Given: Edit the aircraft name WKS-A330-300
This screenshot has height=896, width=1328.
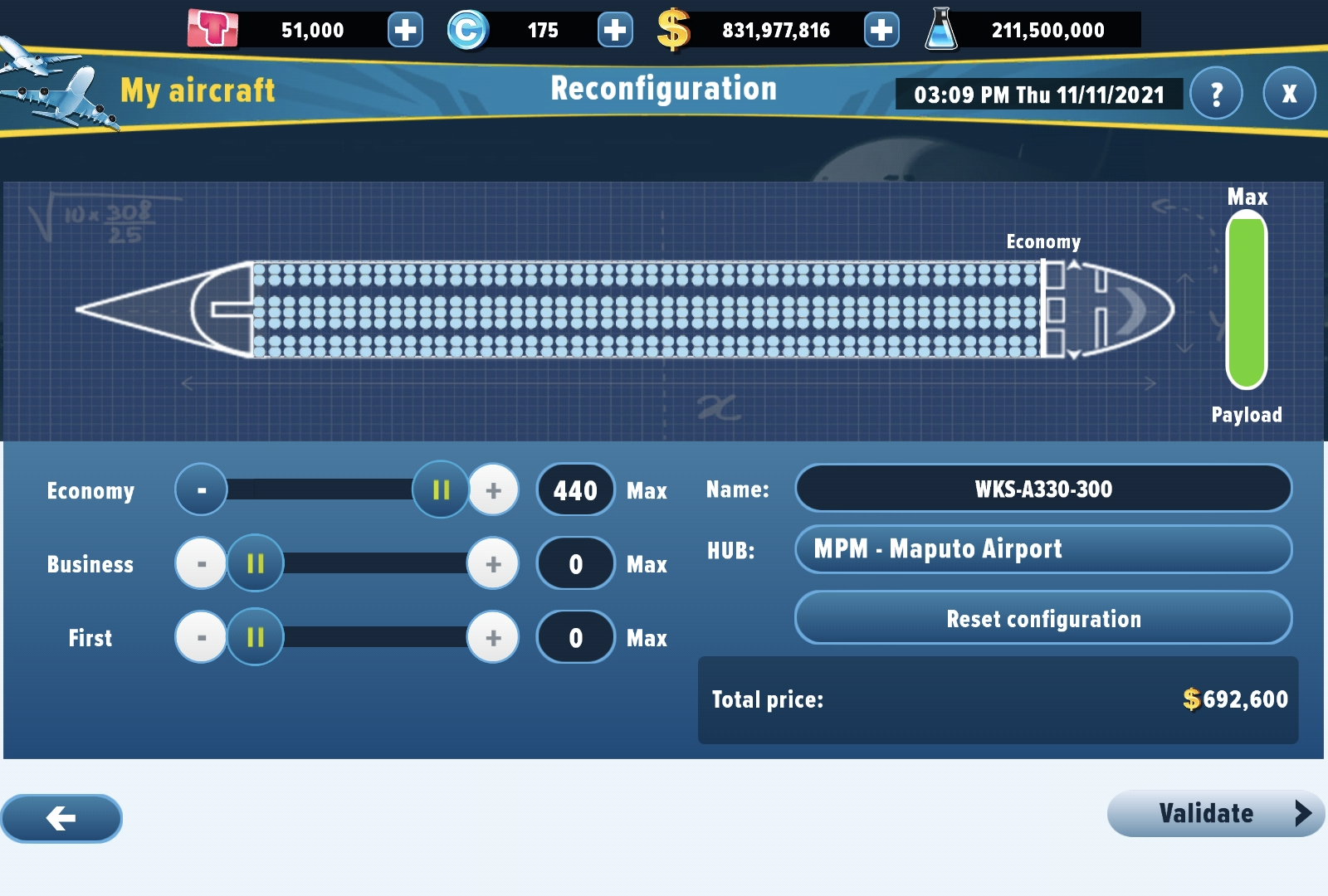Looking at the screenshot, I should 1043,489.
